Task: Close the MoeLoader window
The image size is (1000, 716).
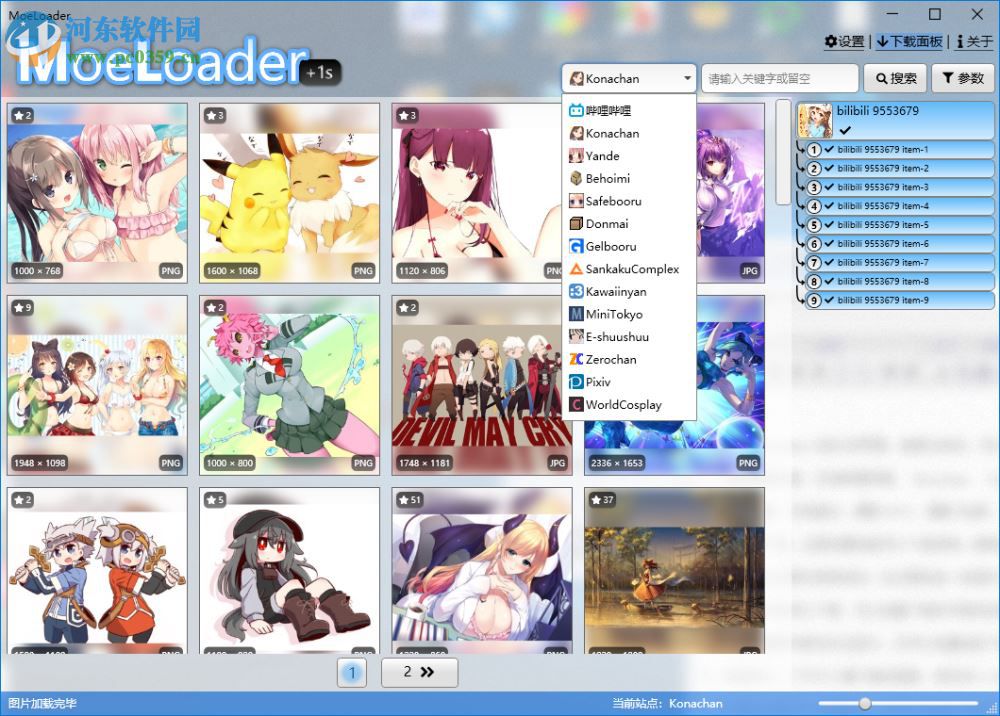Action: tap(977, 14)
